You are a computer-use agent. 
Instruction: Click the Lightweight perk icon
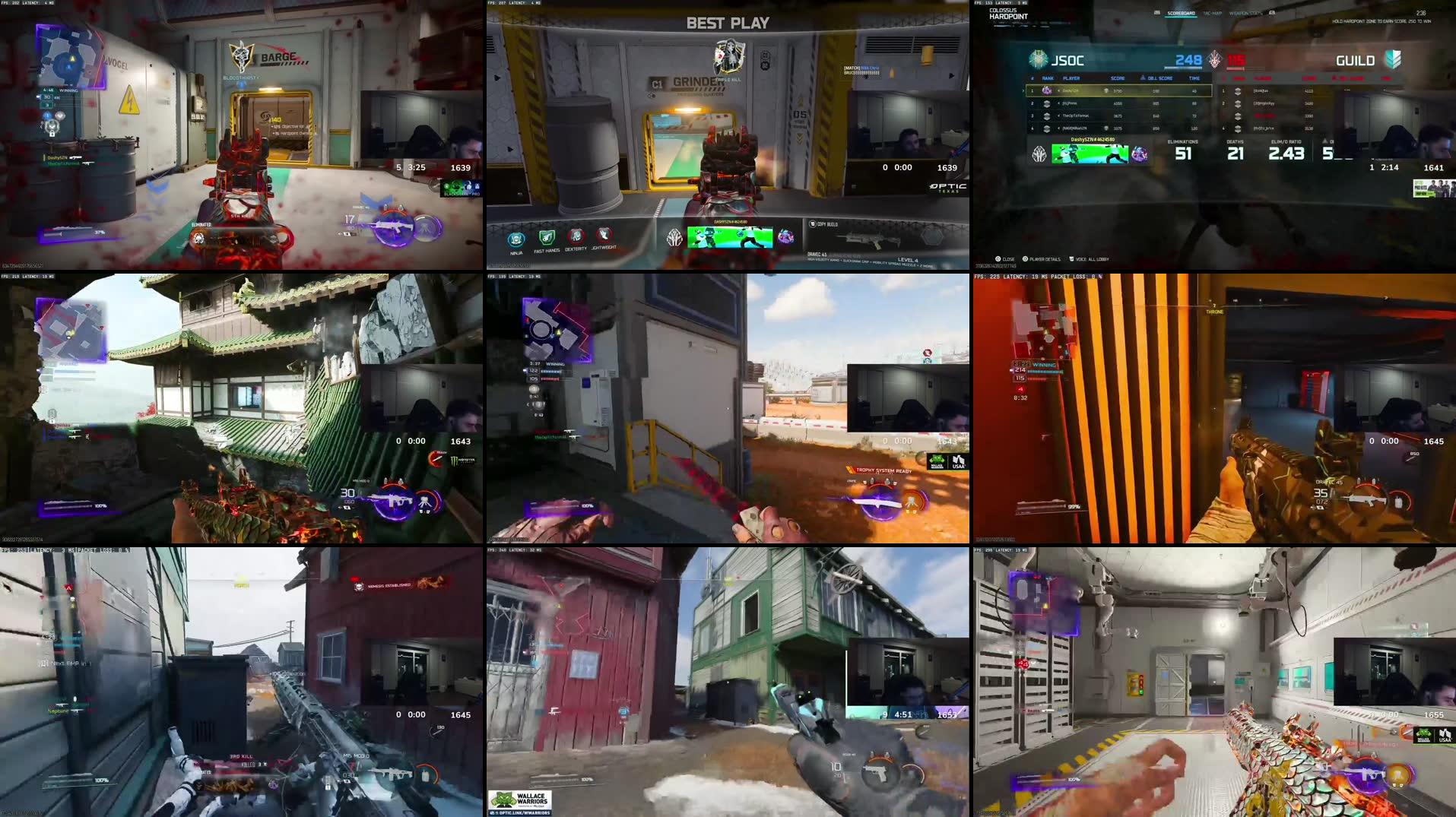[x=603, y=234]
